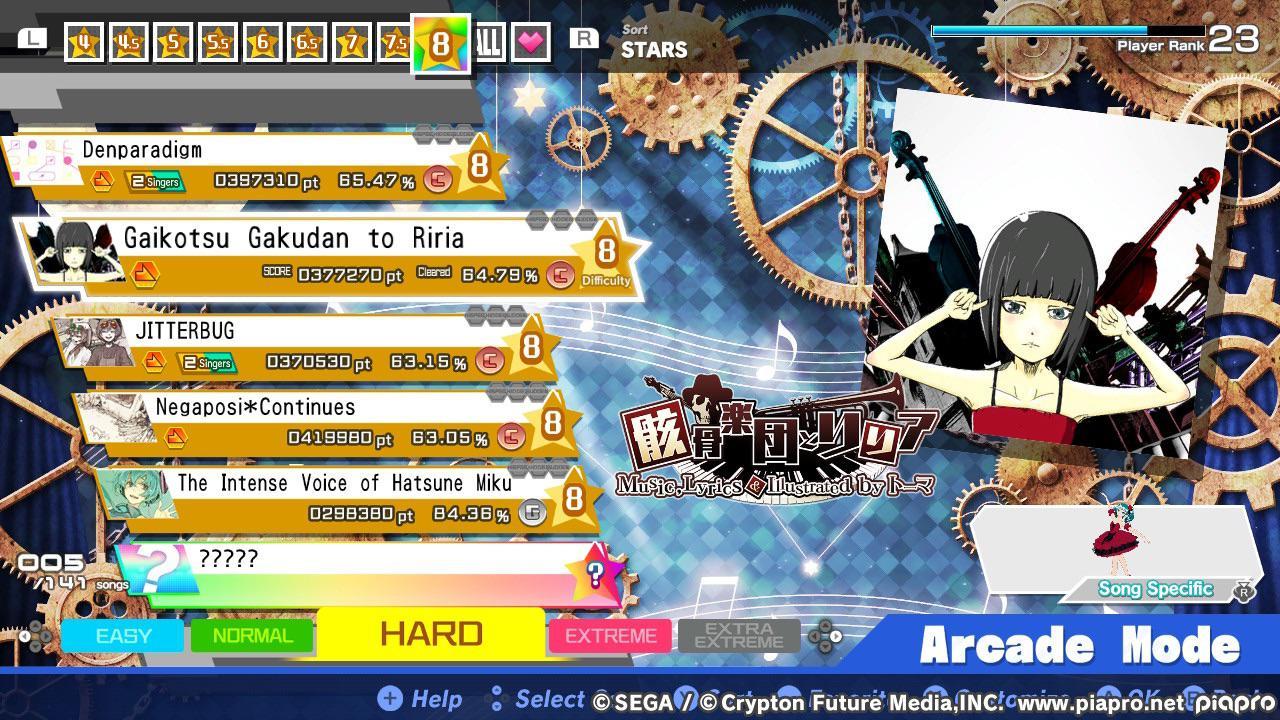Click the Help plus icon in the bottom bar
This screenshot has height=720, width=1280.
click(390, 699)
